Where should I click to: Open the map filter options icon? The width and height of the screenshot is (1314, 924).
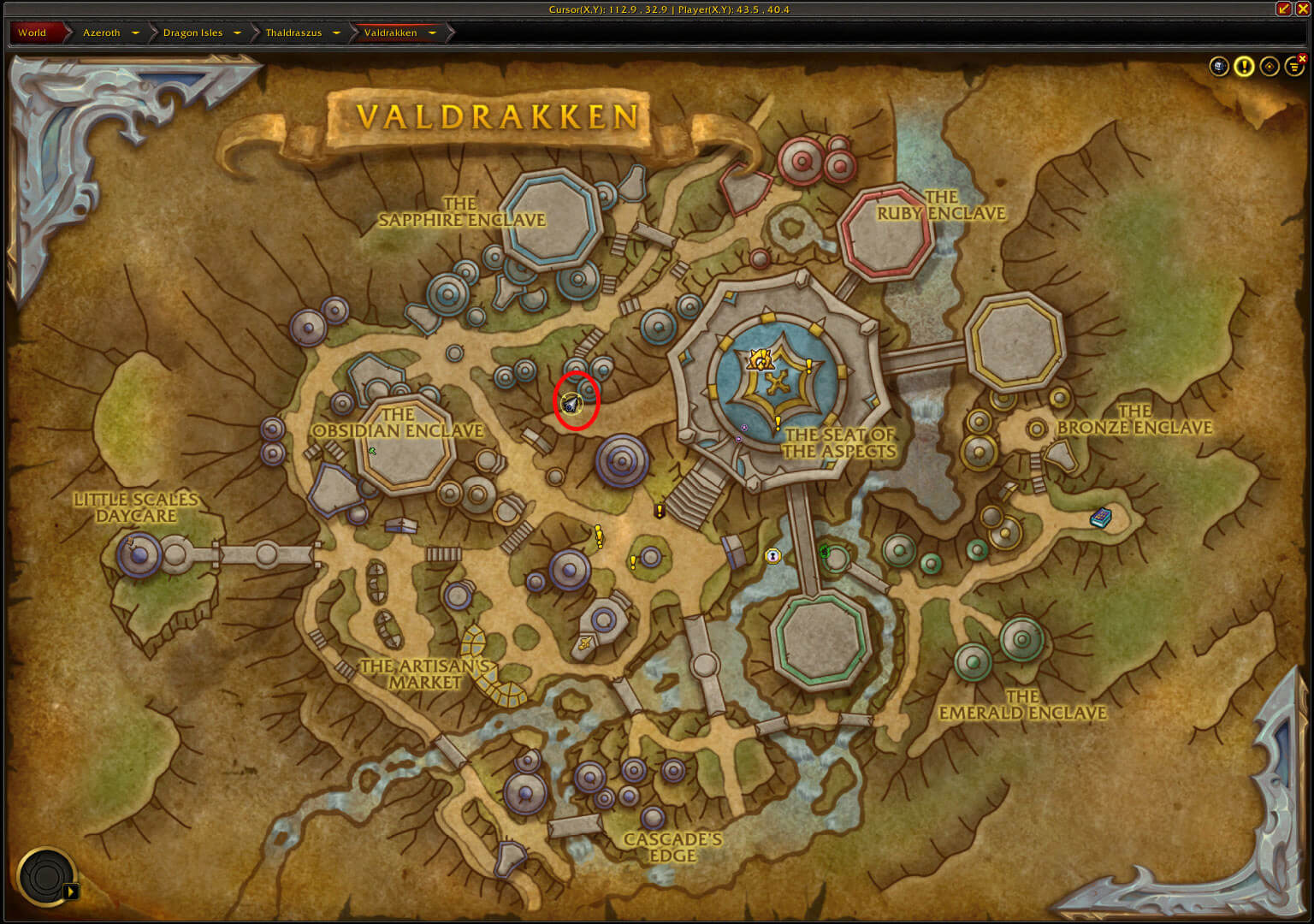click(x=1293, y=67)
